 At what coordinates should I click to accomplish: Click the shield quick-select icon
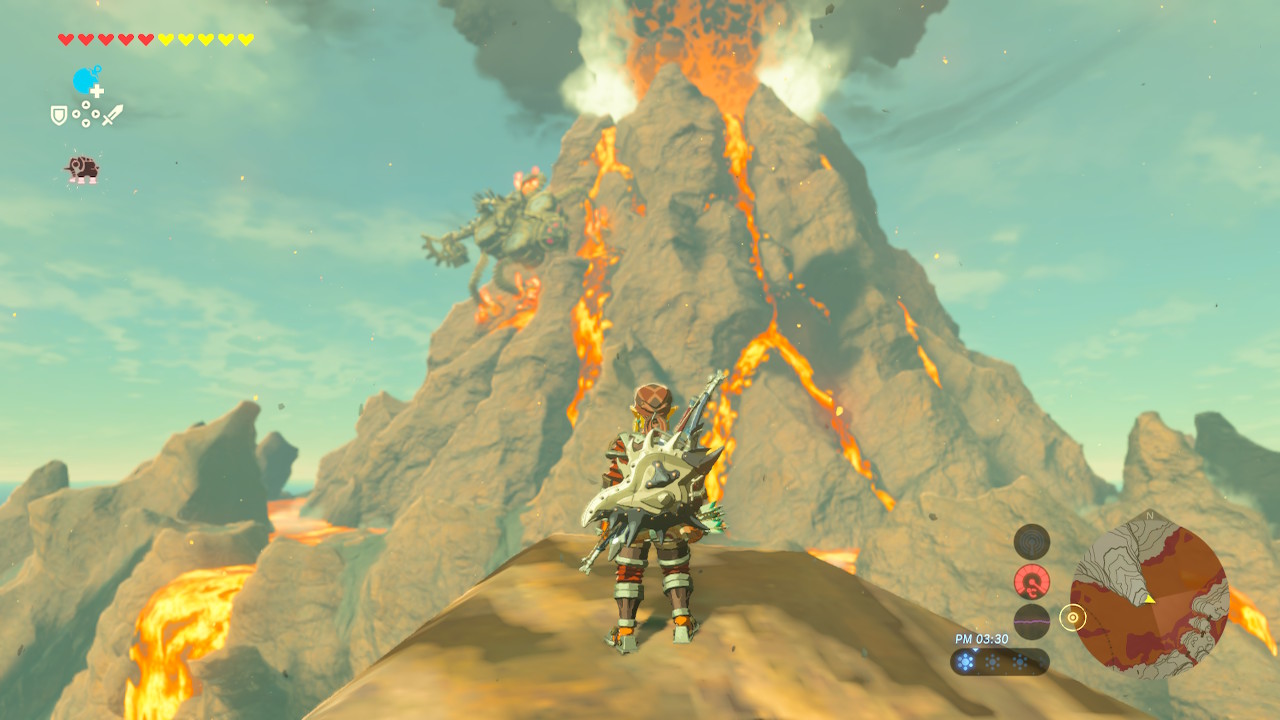59,116
